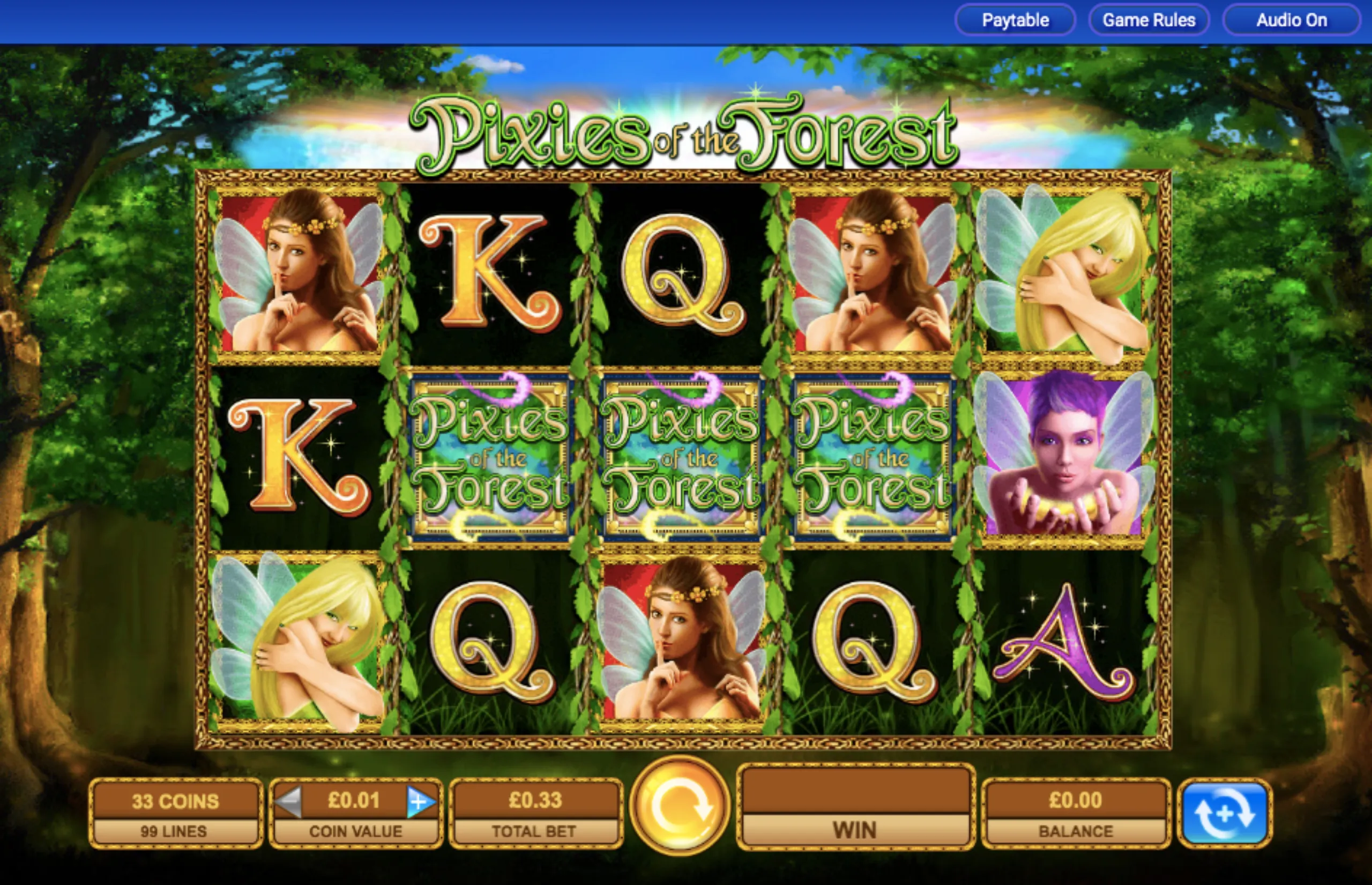Spin the reels with the gold button
The width and height of the screenshot is (1372, 885).
tap(680, 806)
